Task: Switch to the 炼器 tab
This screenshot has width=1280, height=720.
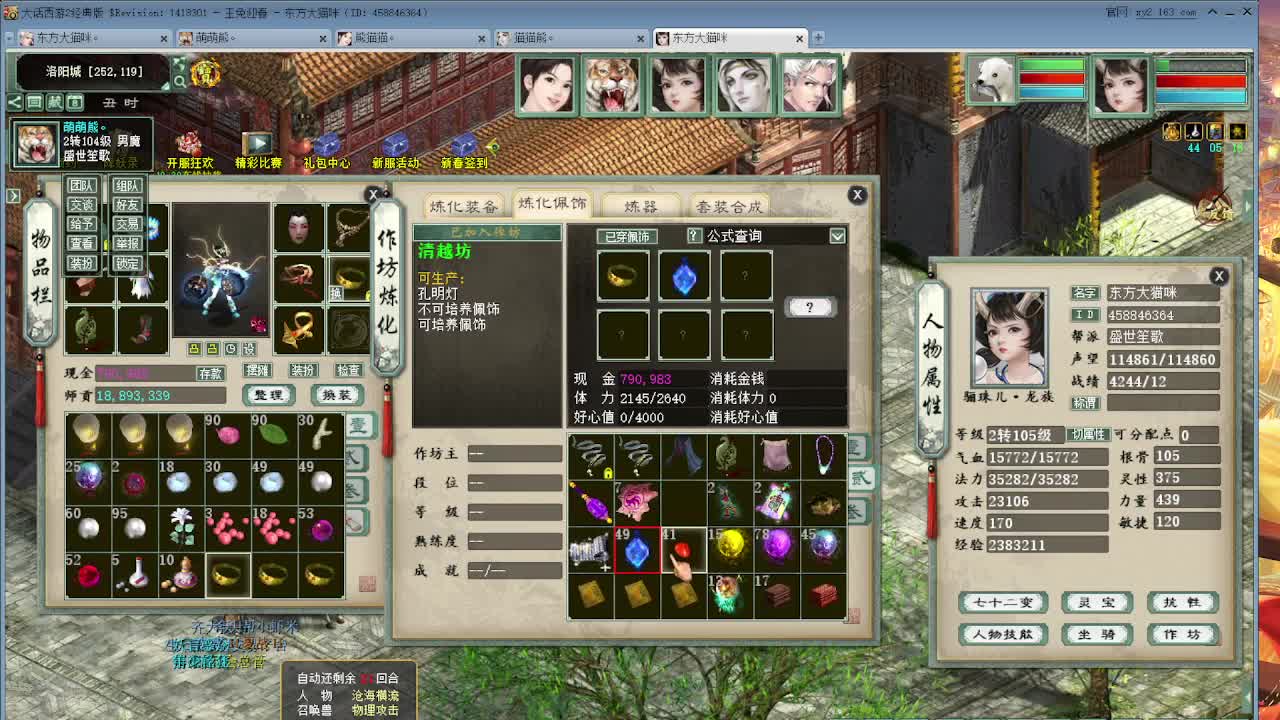Action: point(640,204)
